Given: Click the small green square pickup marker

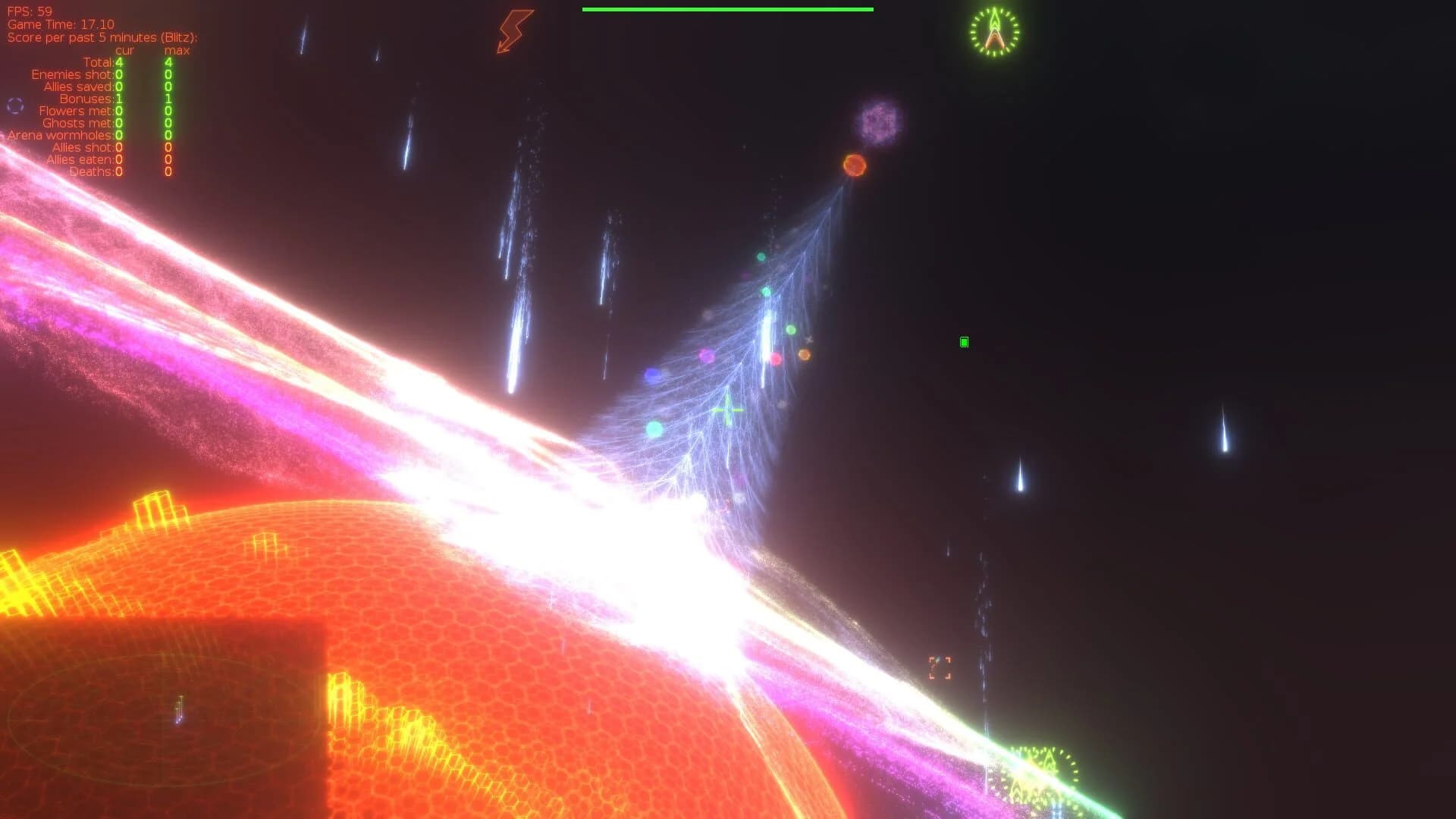Looking at the screenshot, I should click(x=963, y=342).
